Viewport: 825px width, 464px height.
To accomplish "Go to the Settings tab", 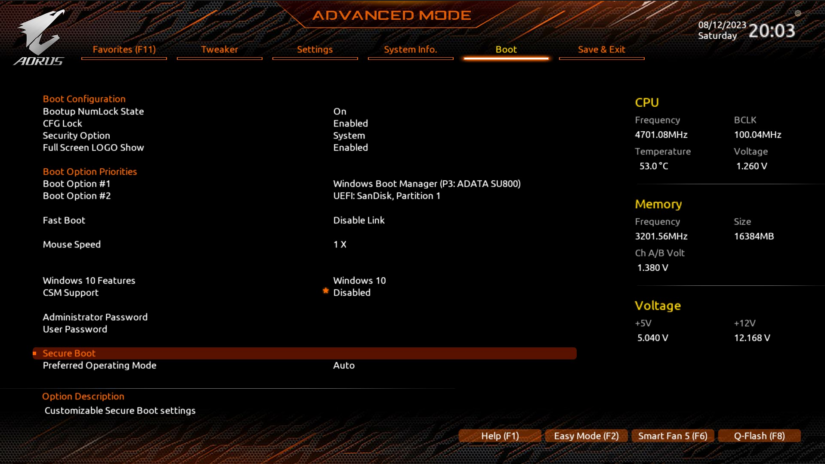I will 315,49.
